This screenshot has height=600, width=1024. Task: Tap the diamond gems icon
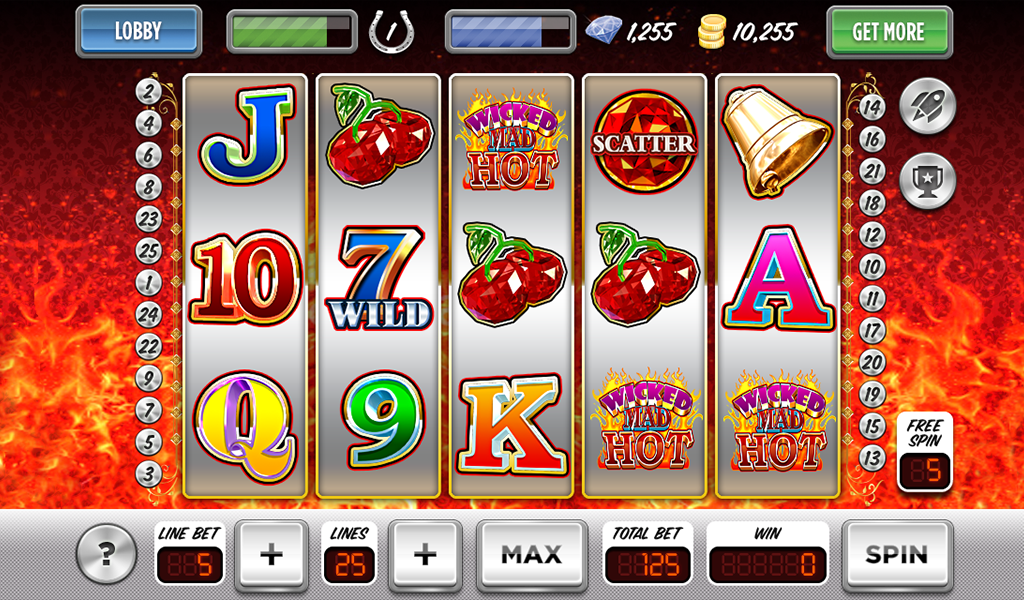click(x=603, y=31)
